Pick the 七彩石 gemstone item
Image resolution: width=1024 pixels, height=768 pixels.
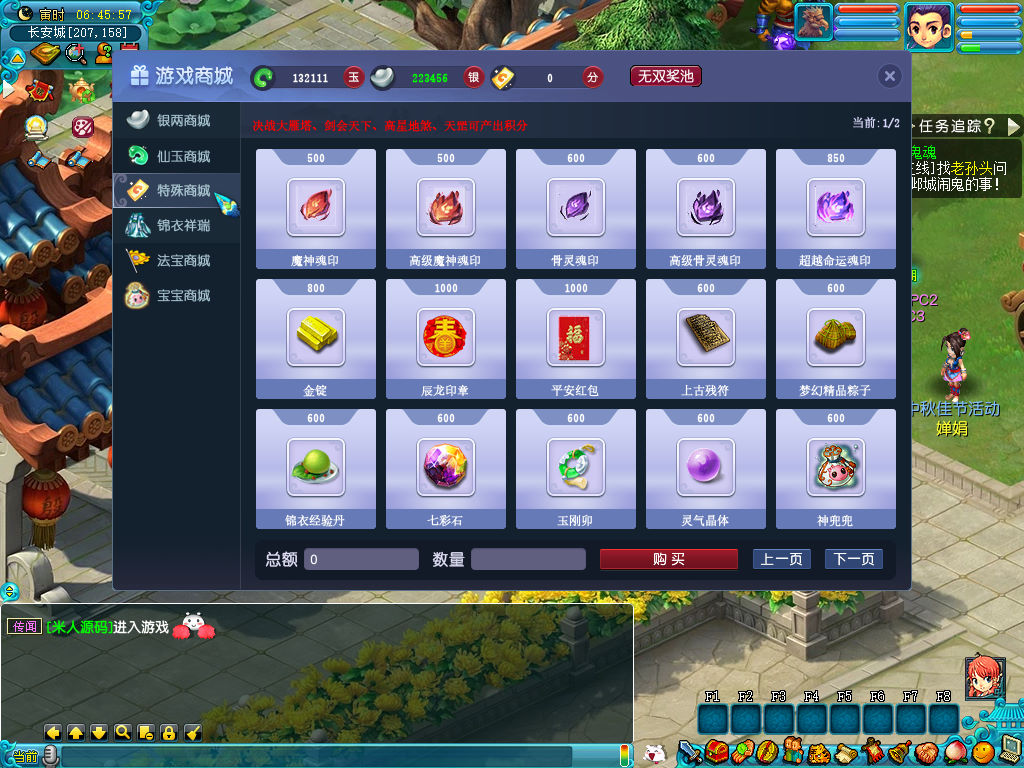point(446,468)
